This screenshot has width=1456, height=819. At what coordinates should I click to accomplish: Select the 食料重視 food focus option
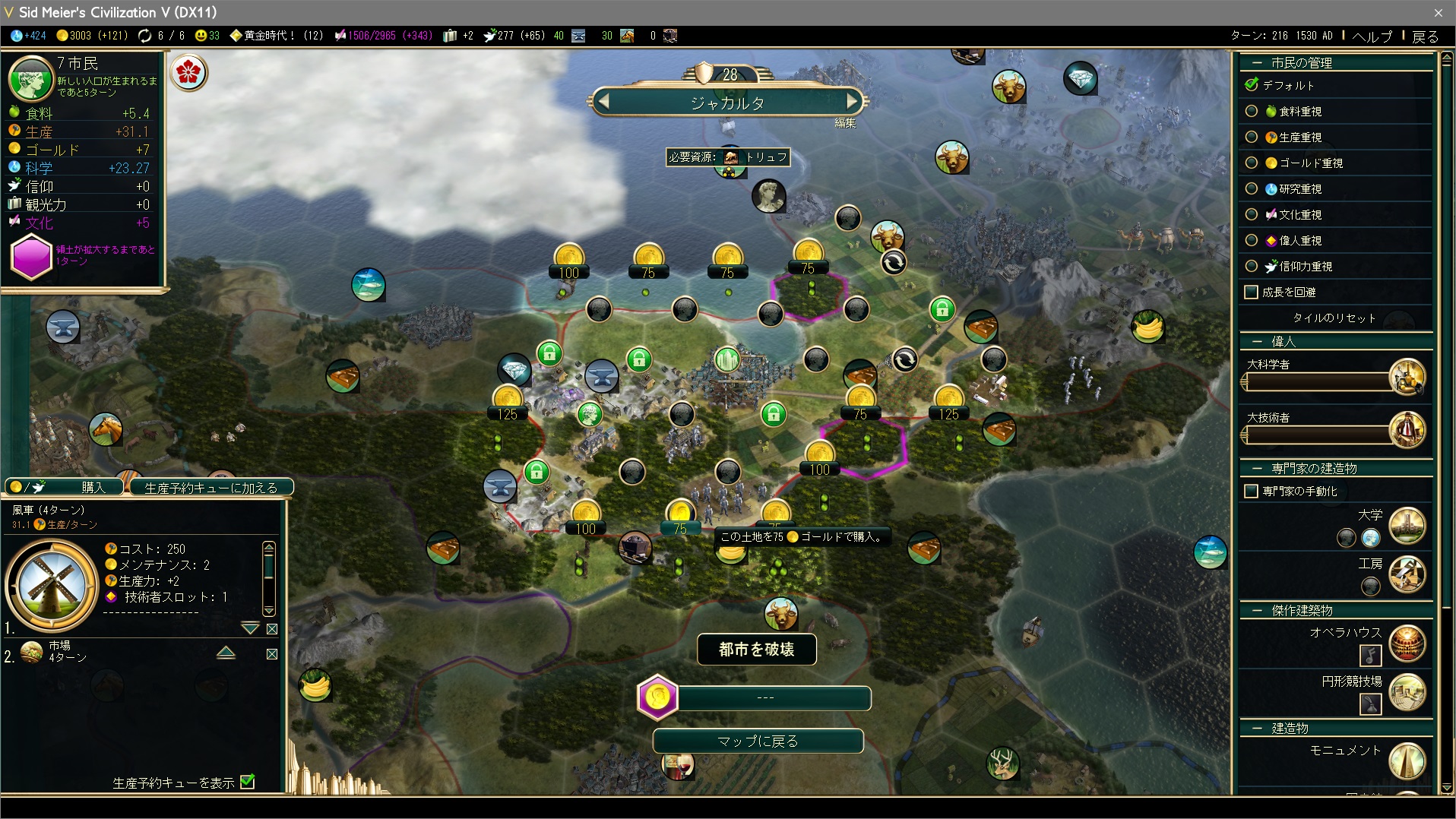1252,112
